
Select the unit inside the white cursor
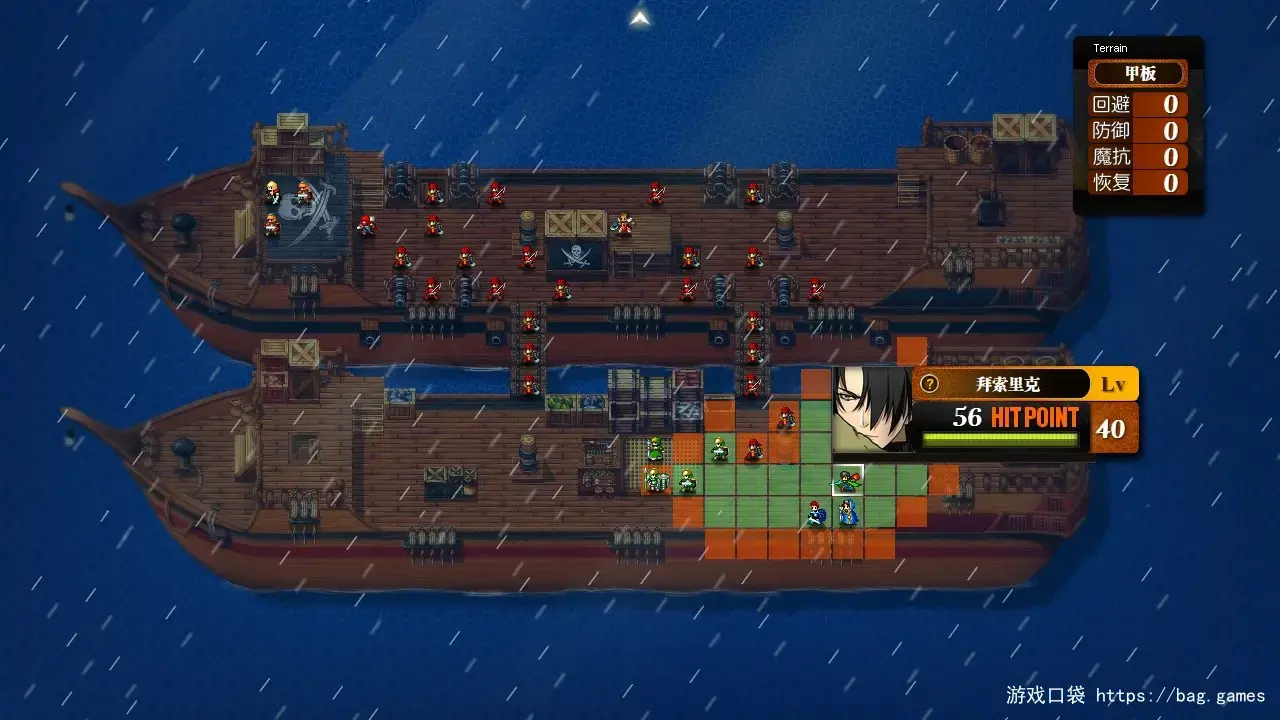click(x=848, y=481)
